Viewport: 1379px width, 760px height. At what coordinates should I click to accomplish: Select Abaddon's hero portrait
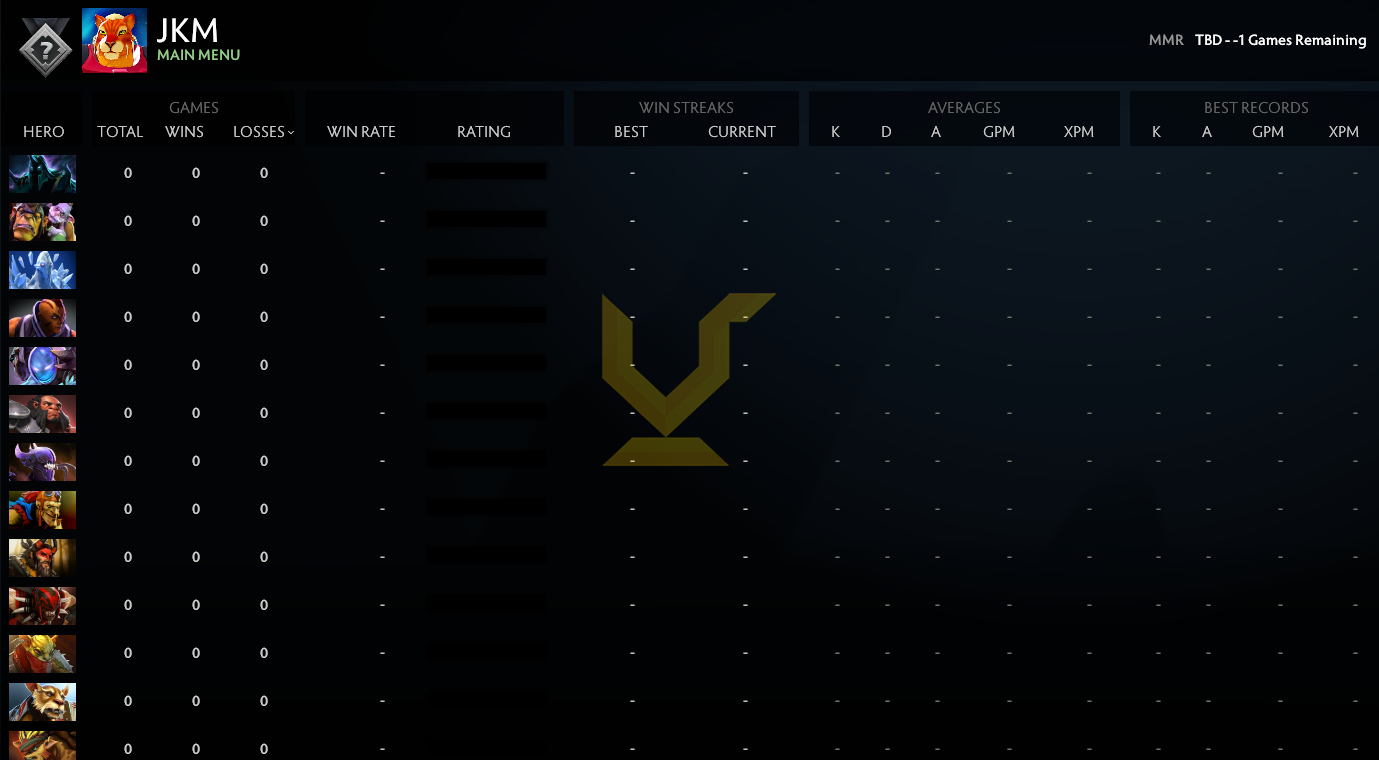pos(42,173)
